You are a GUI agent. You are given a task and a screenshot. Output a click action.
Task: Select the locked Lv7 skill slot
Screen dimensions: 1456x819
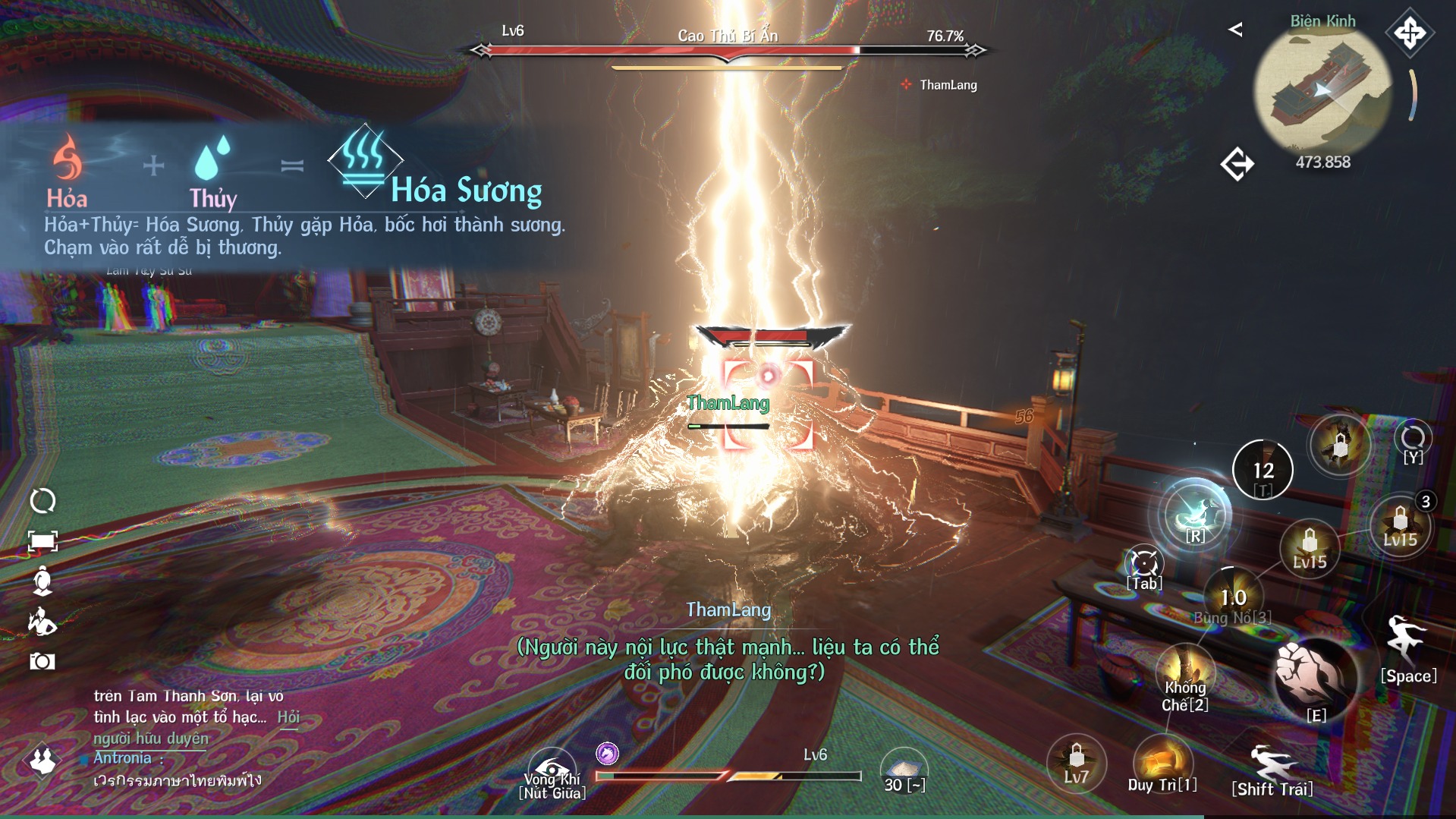(x=1076, y=762)
